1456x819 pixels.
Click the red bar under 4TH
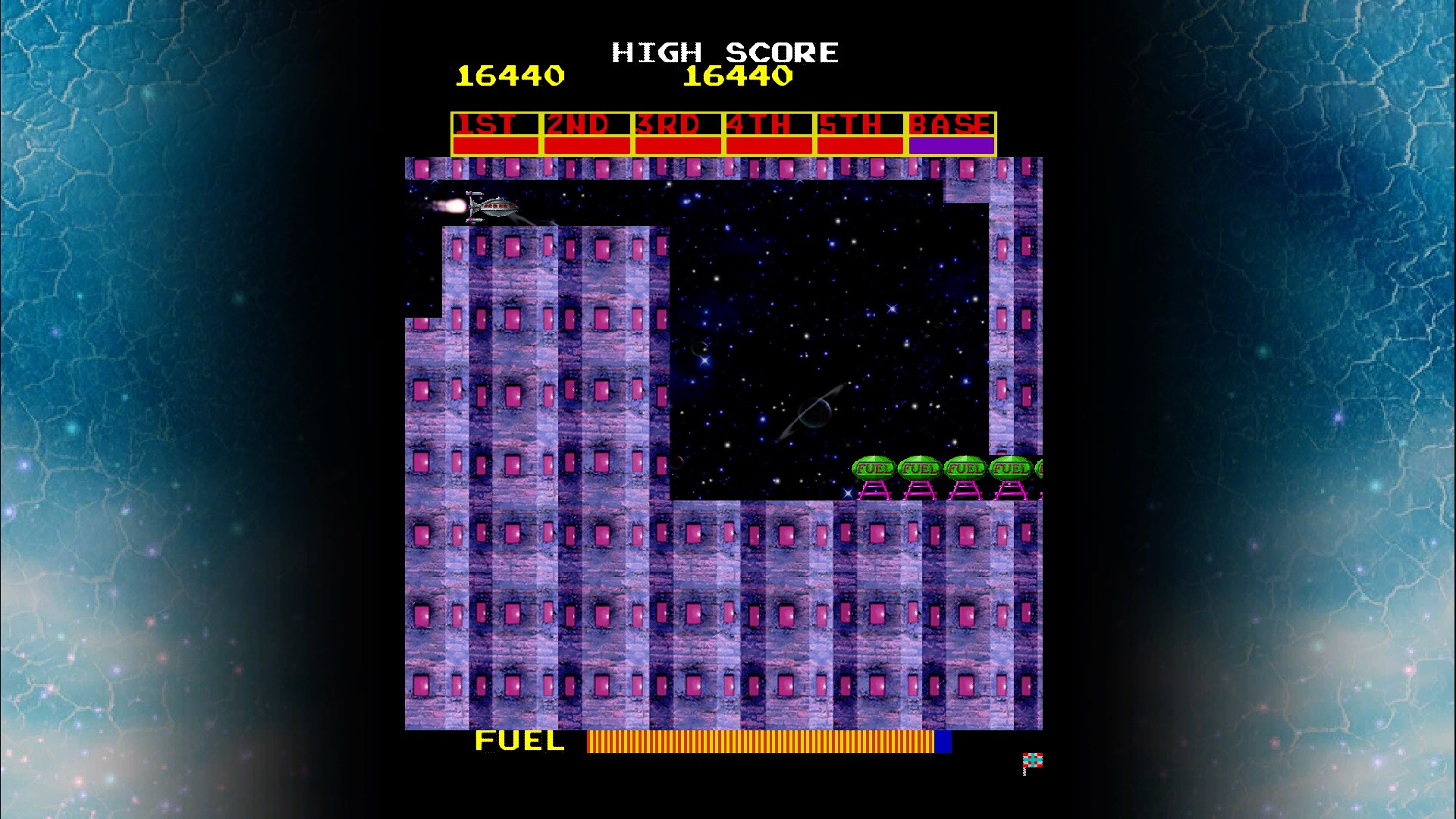click(767, 143)
